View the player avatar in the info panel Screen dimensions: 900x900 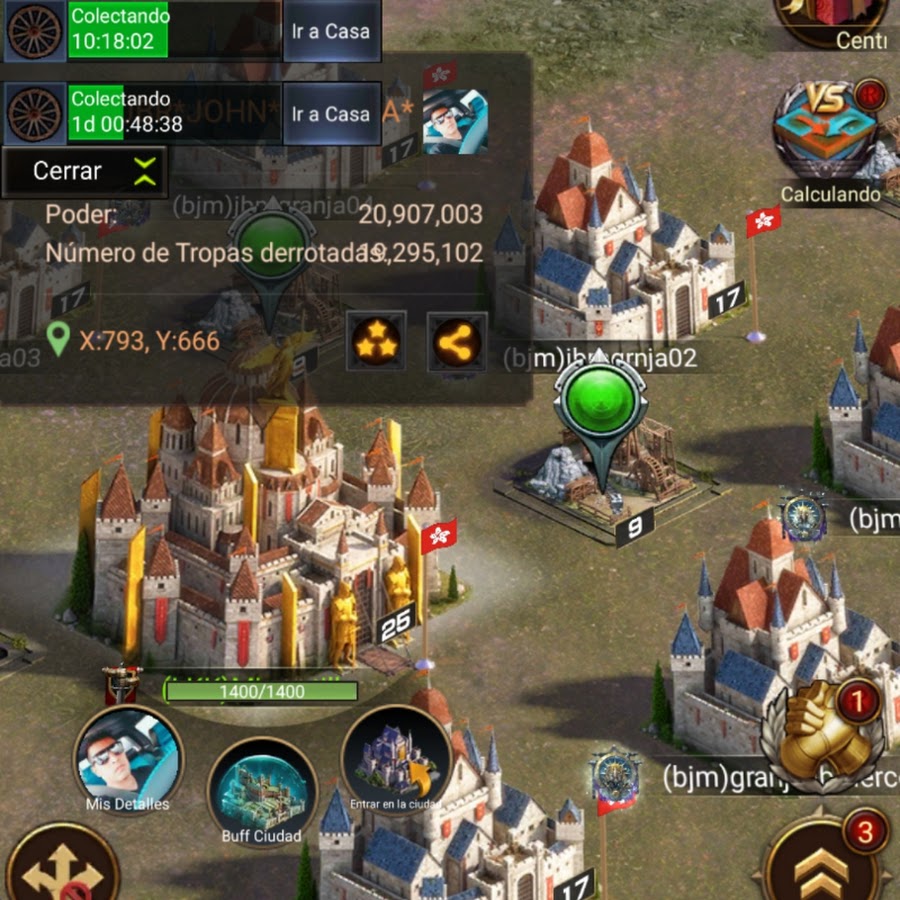click(x=455, y=123)
